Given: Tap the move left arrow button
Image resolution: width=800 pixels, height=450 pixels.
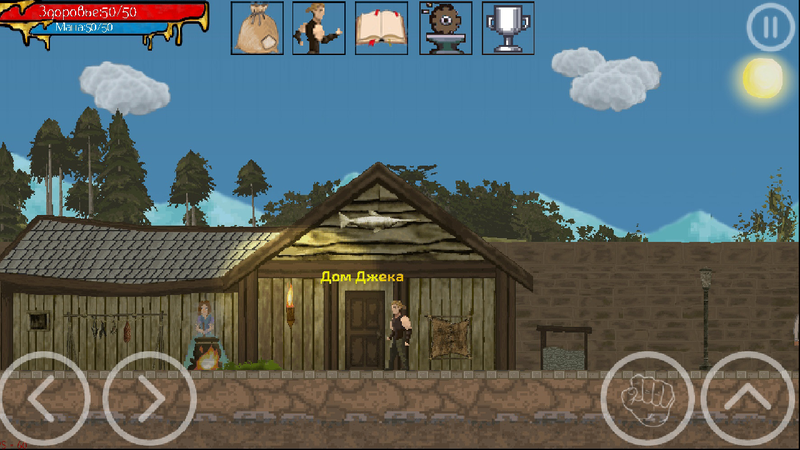Looking at the screenshot, I should [44, 399].
